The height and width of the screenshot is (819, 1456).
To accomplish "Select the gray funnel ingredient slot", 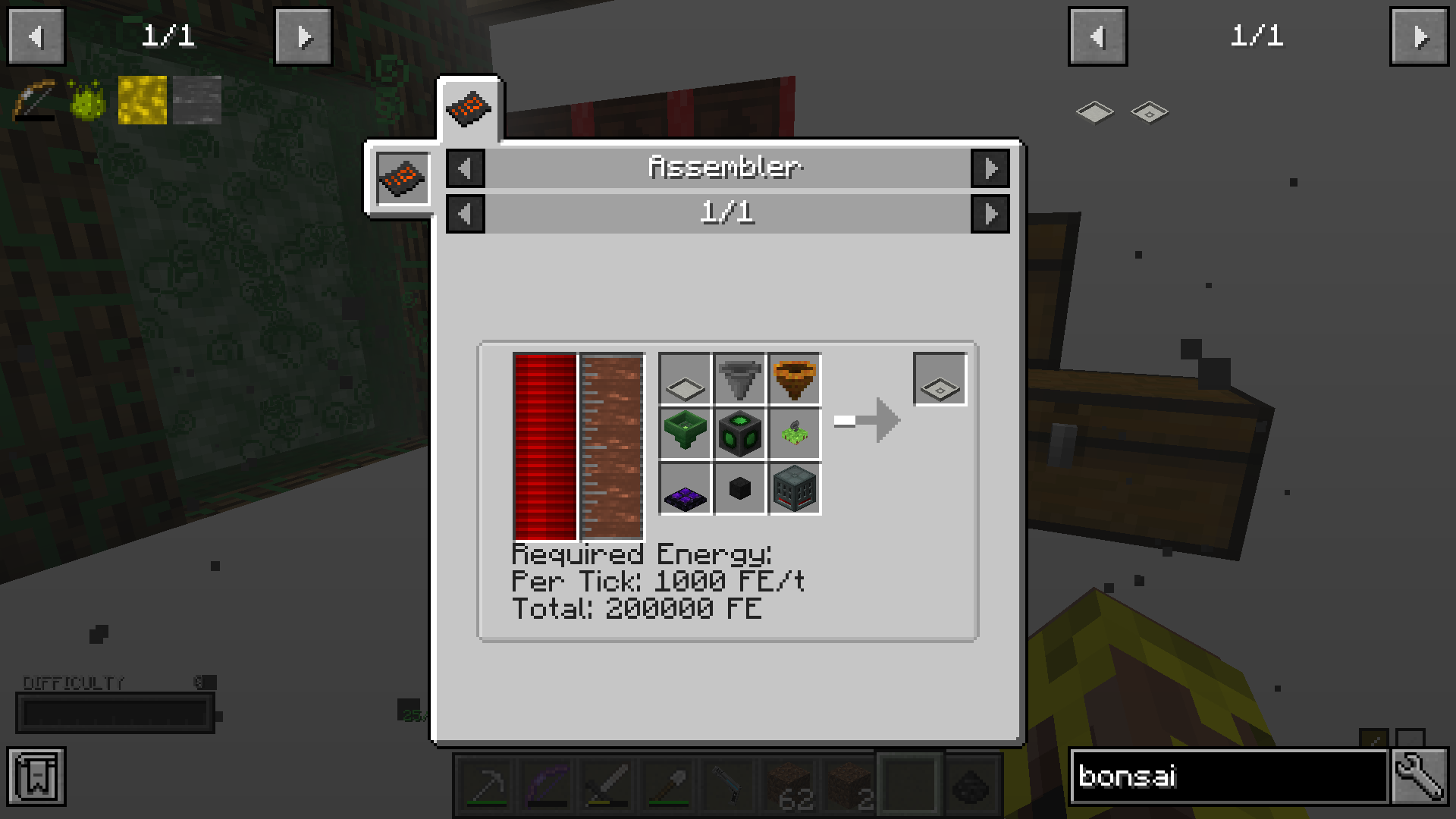I will point(739,379).
